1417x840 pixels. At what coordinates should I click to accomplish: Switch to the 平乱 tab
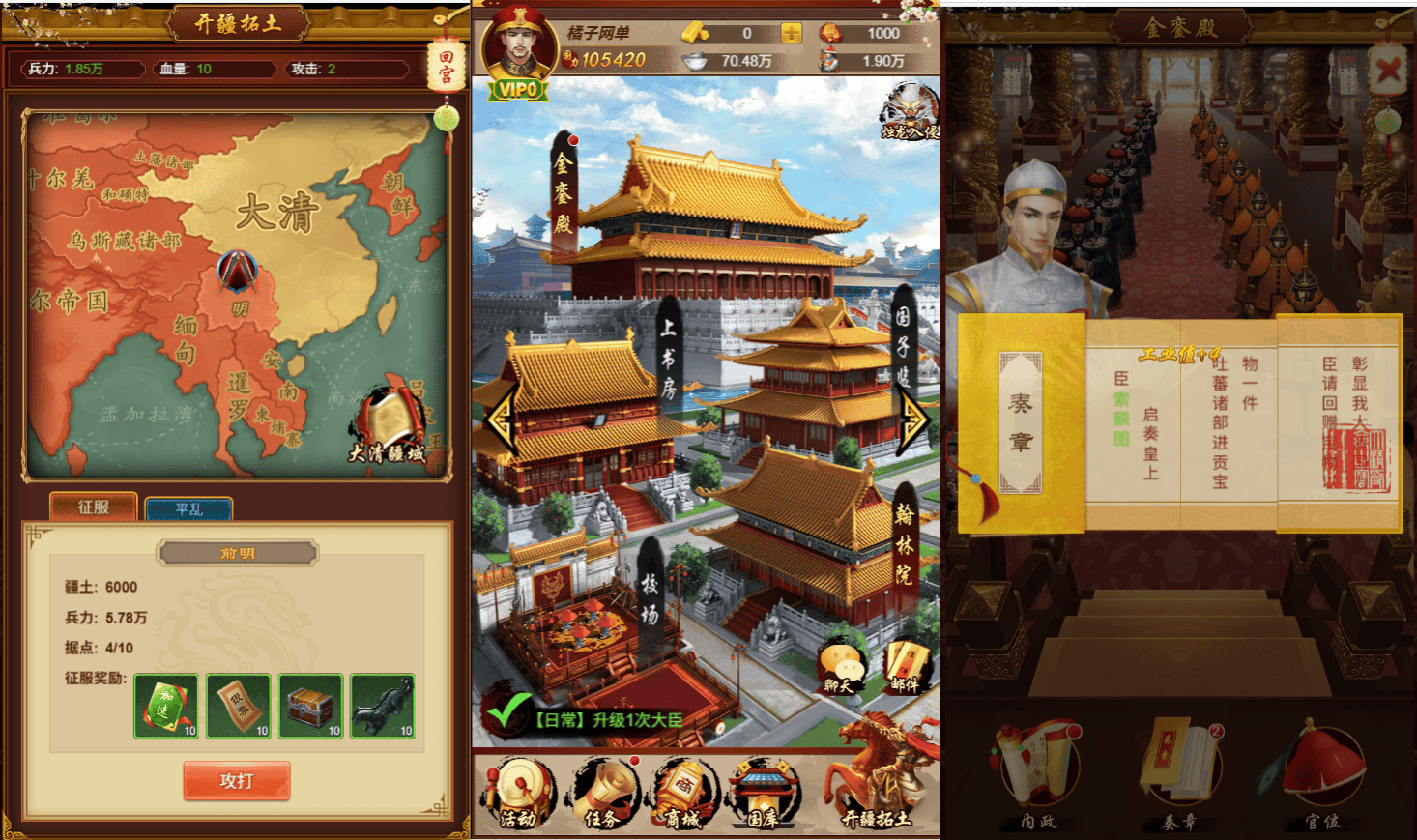[188, 508]
